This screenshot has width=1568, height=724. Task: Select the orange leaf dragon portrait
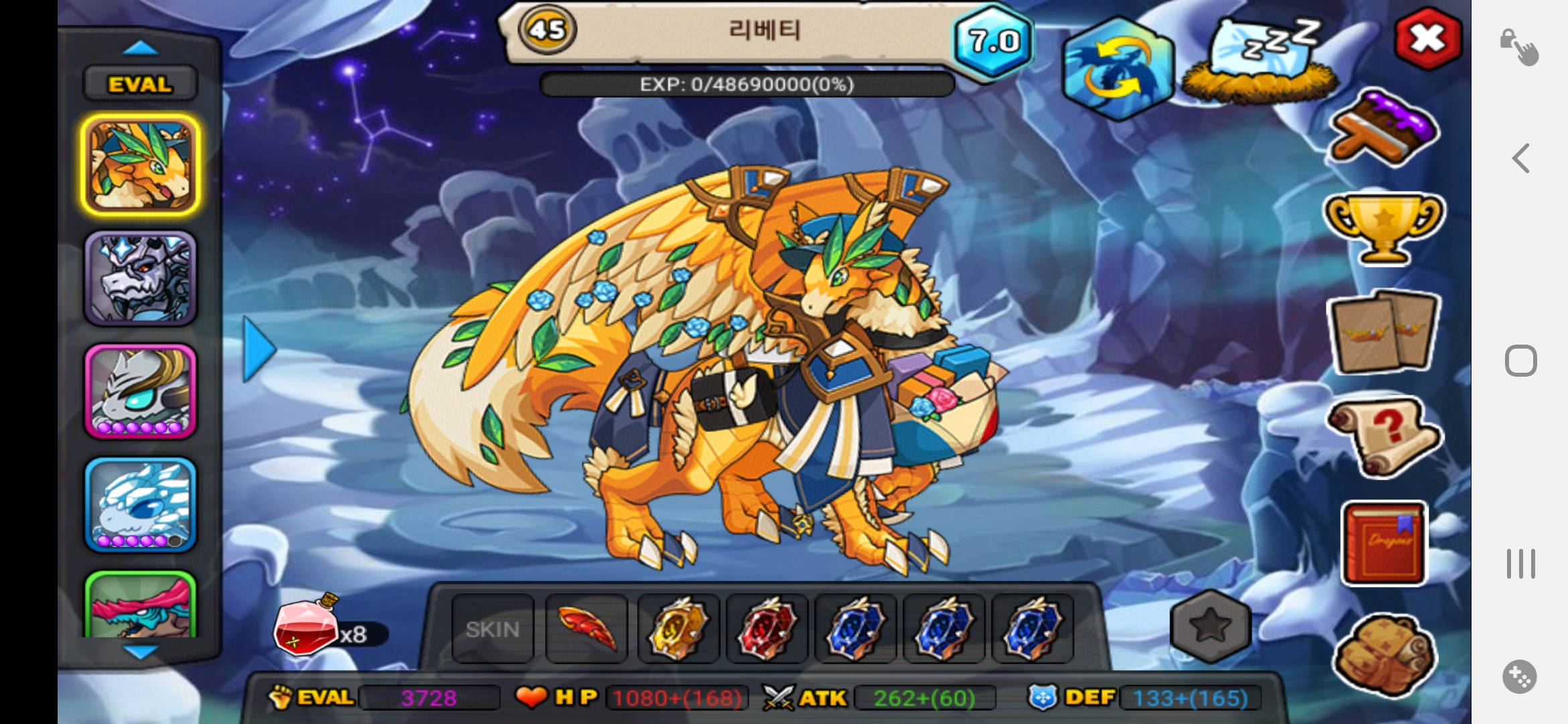point(141,165)
